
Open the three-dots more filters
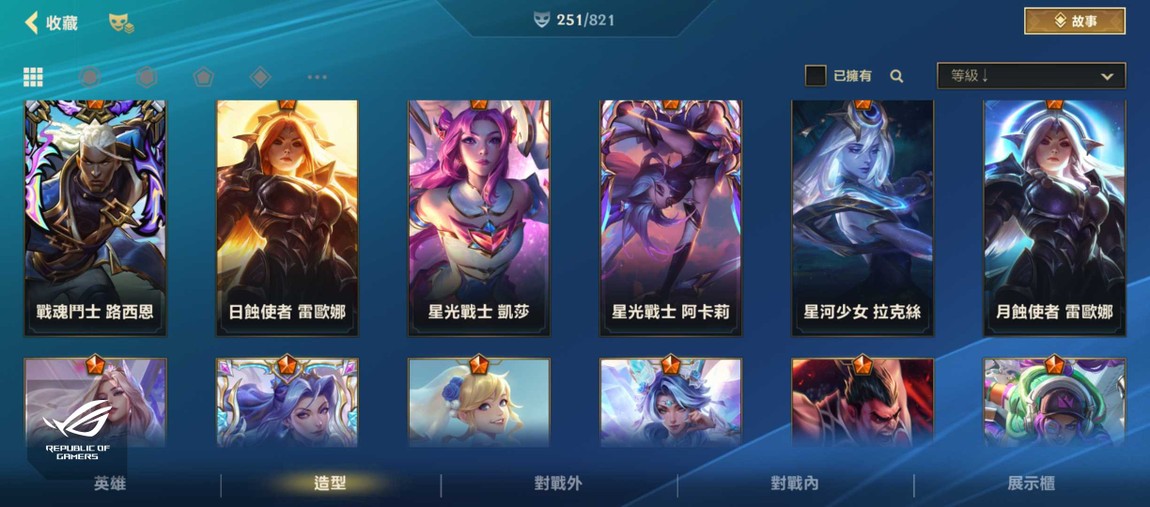(x=317, y=77)
